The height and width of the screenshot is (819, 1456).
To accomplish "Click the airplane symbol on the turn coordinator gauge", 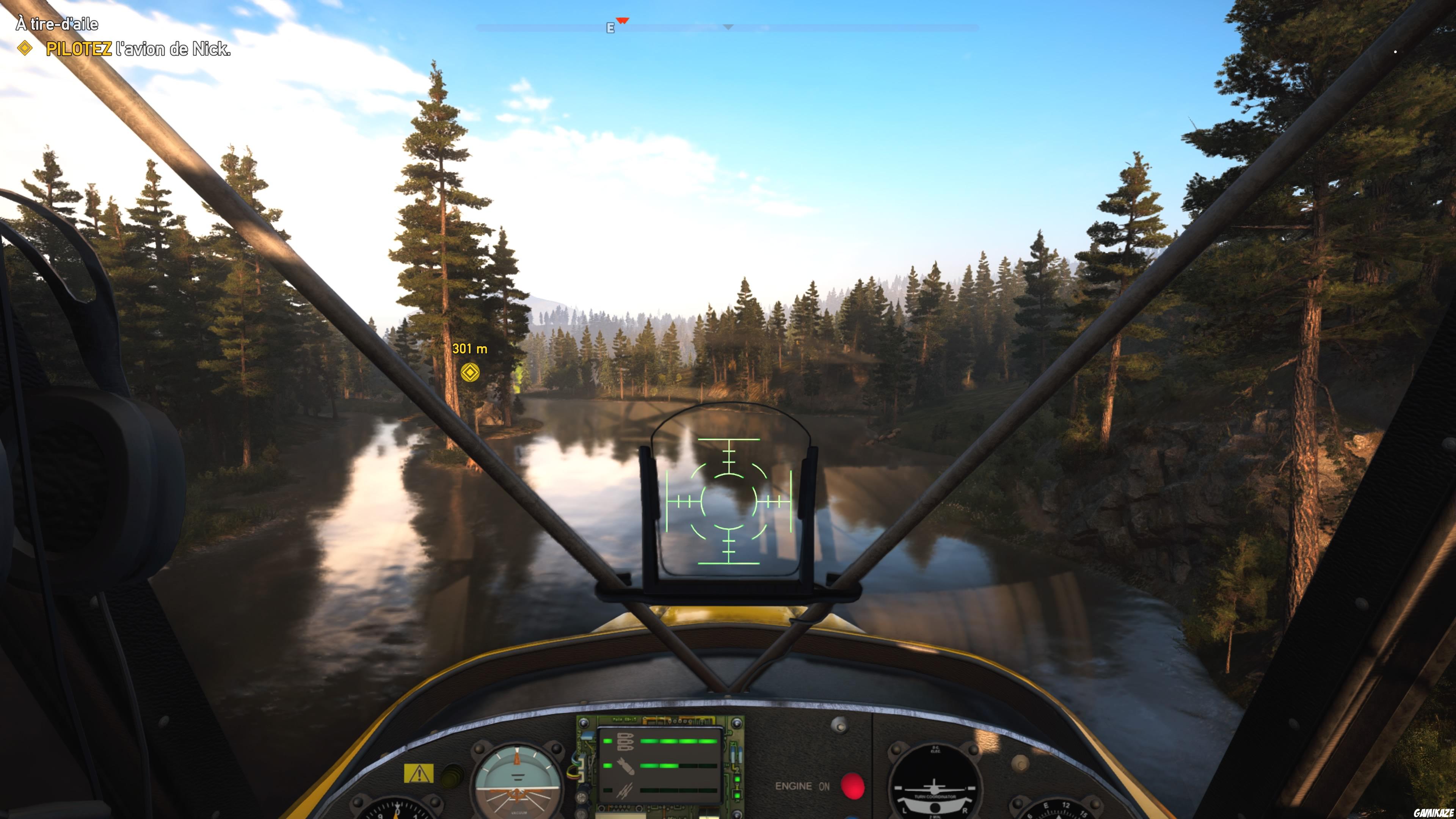I will point(934,789).
